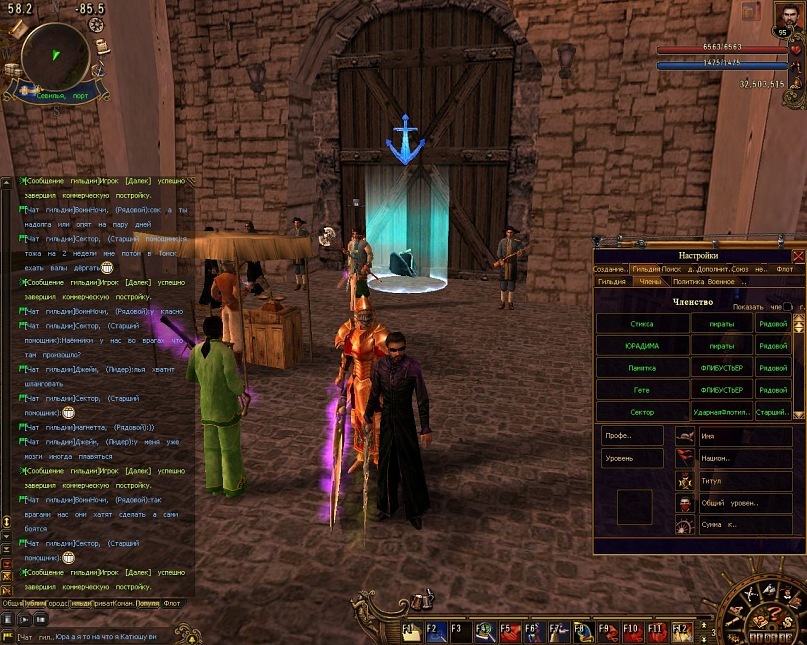
Task: Activate the F1 hotbar slot
Action: tap(411, 630)
